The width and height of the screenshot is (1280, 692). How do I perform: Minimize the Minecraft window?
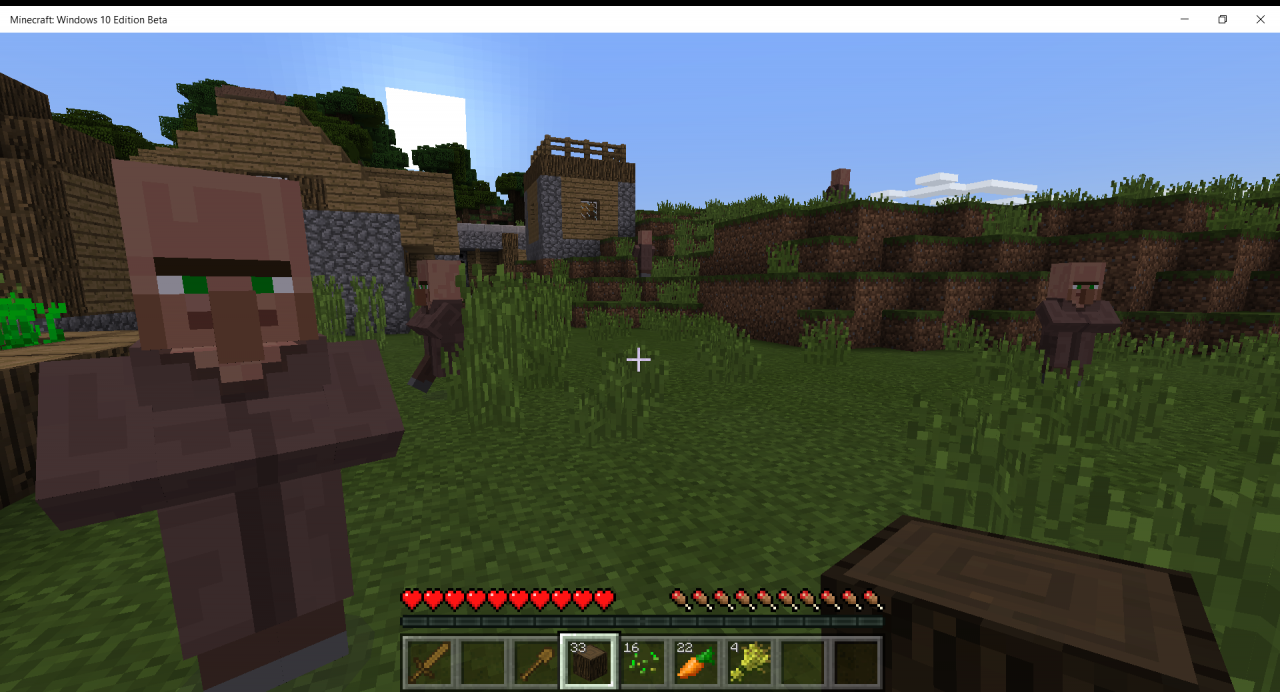(1184, 19)
